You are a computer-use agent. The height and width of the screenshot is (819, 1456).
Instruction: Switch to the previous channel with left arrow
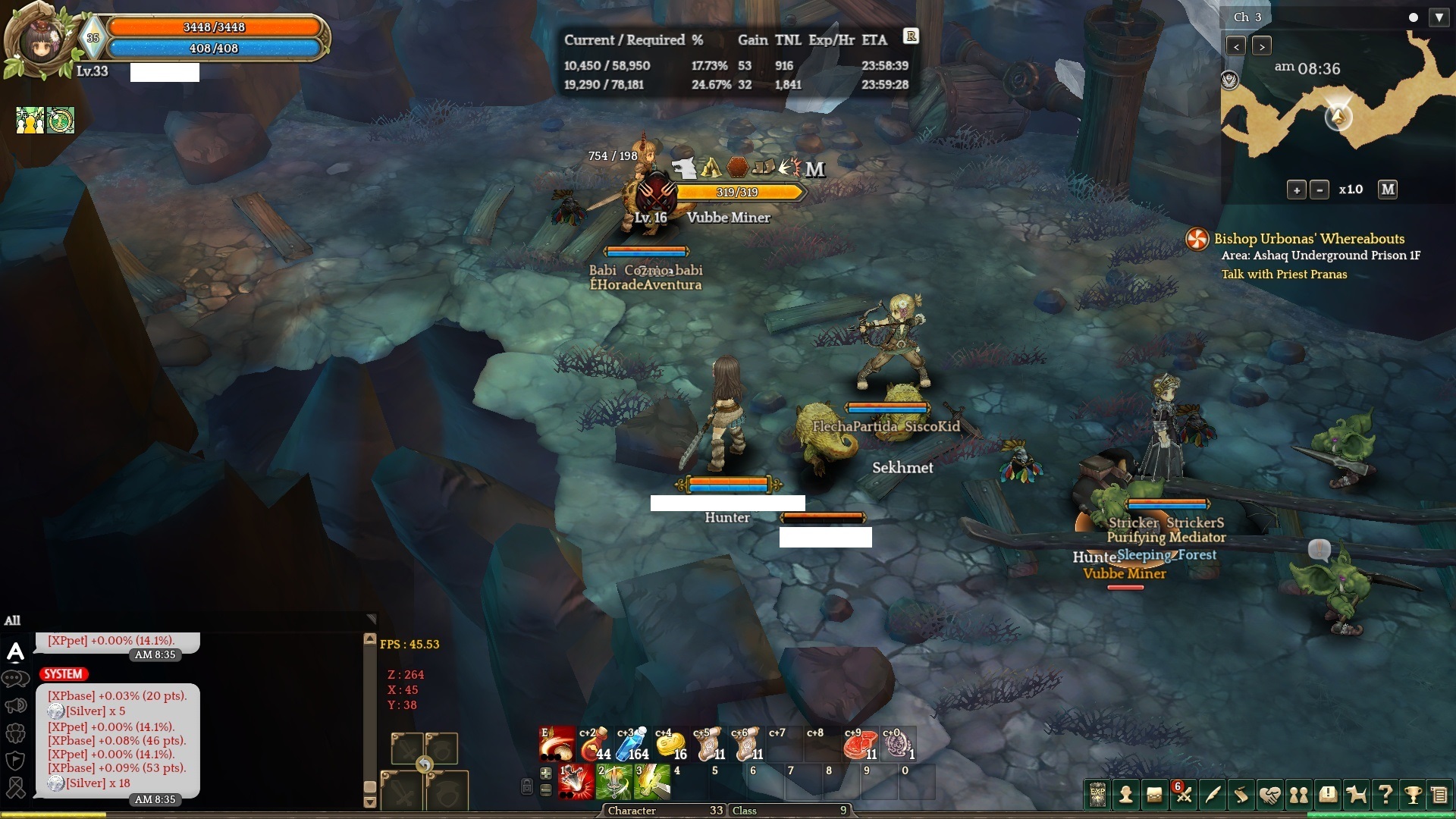(x=1236, y=46)
